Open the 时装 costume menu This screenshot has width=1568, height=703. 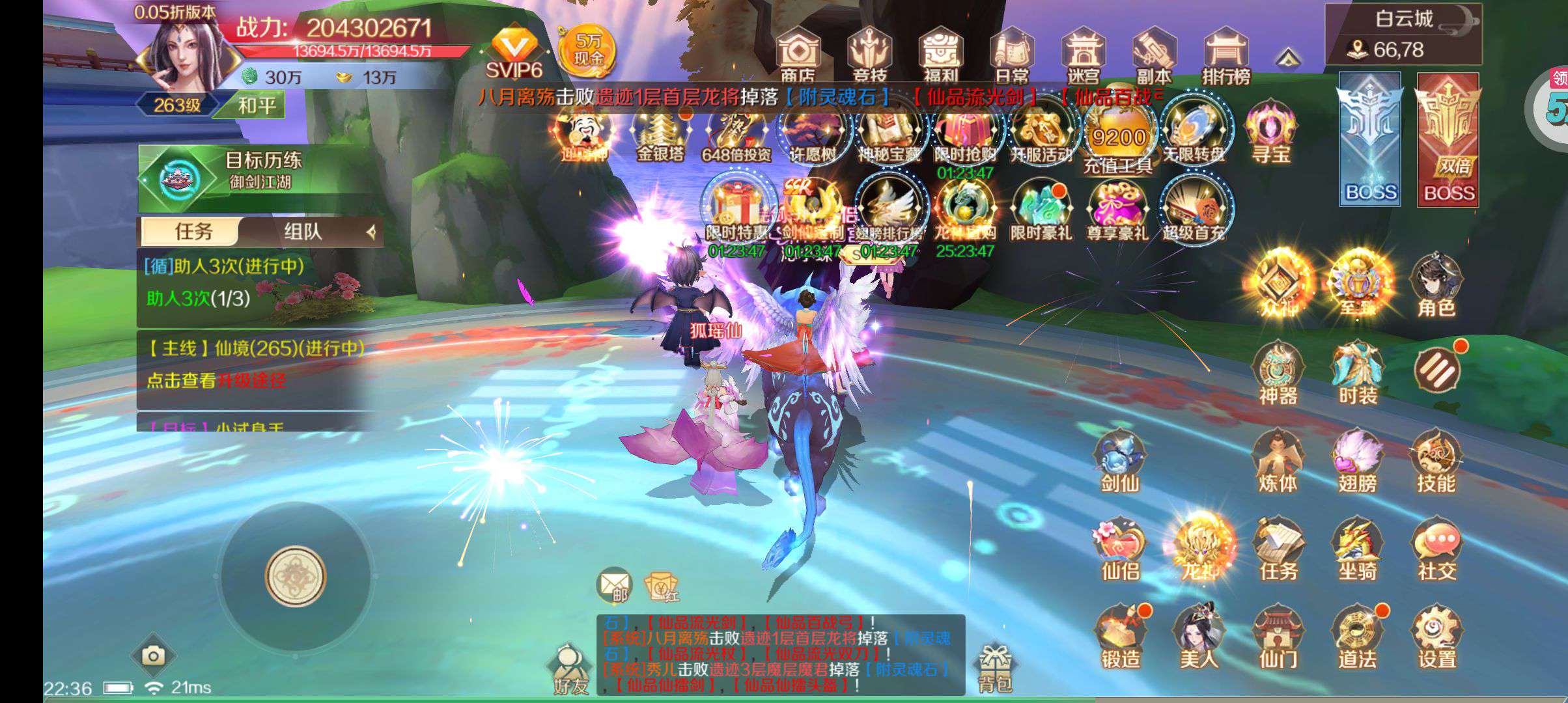(1357, 374)
